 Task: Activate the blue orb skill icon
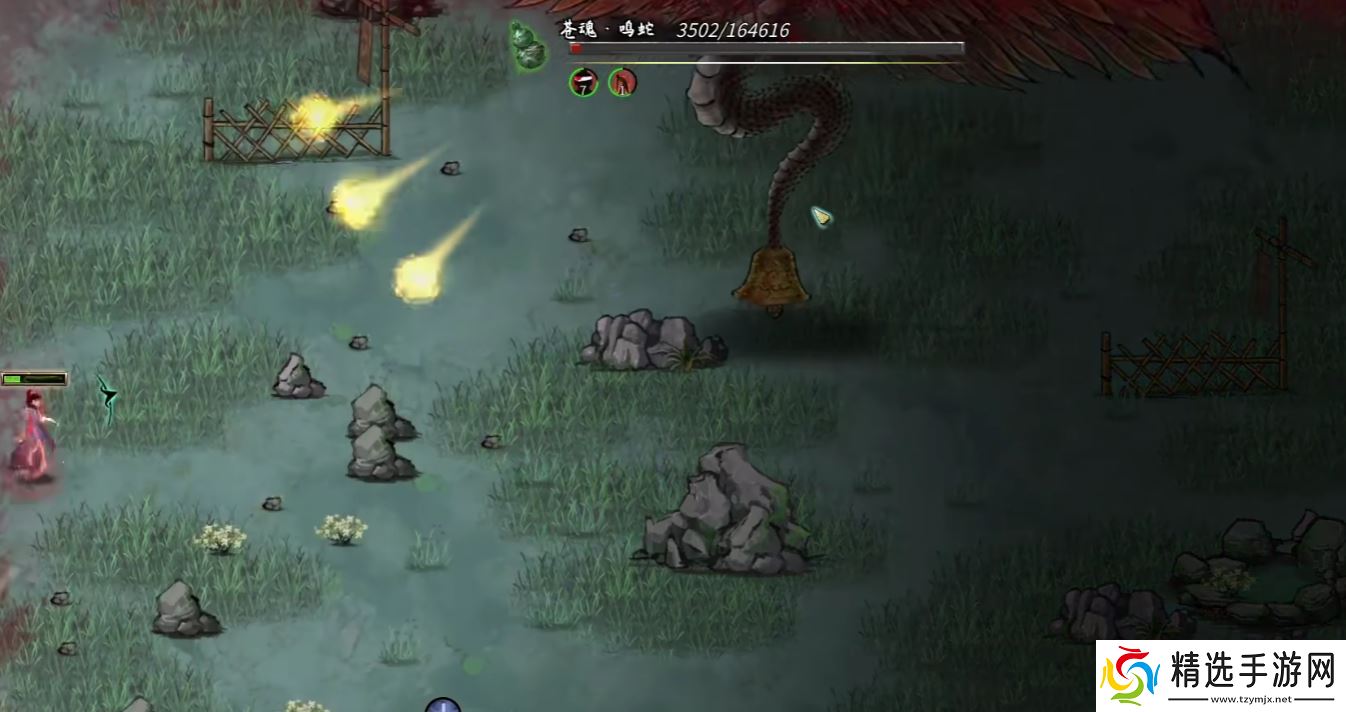point(442,706)
